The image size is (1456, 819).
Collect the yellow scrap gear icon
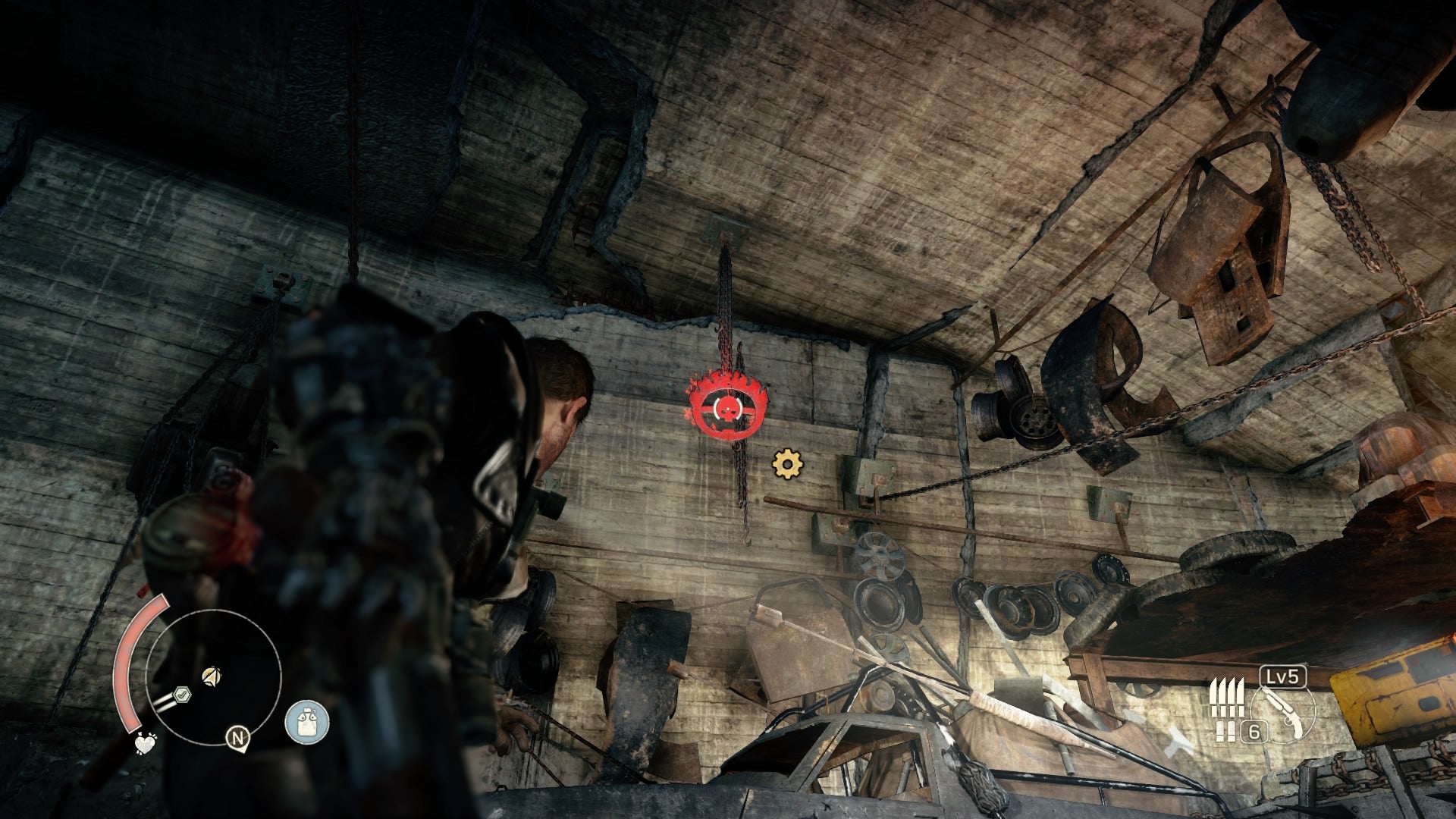[x=788, y=463]
